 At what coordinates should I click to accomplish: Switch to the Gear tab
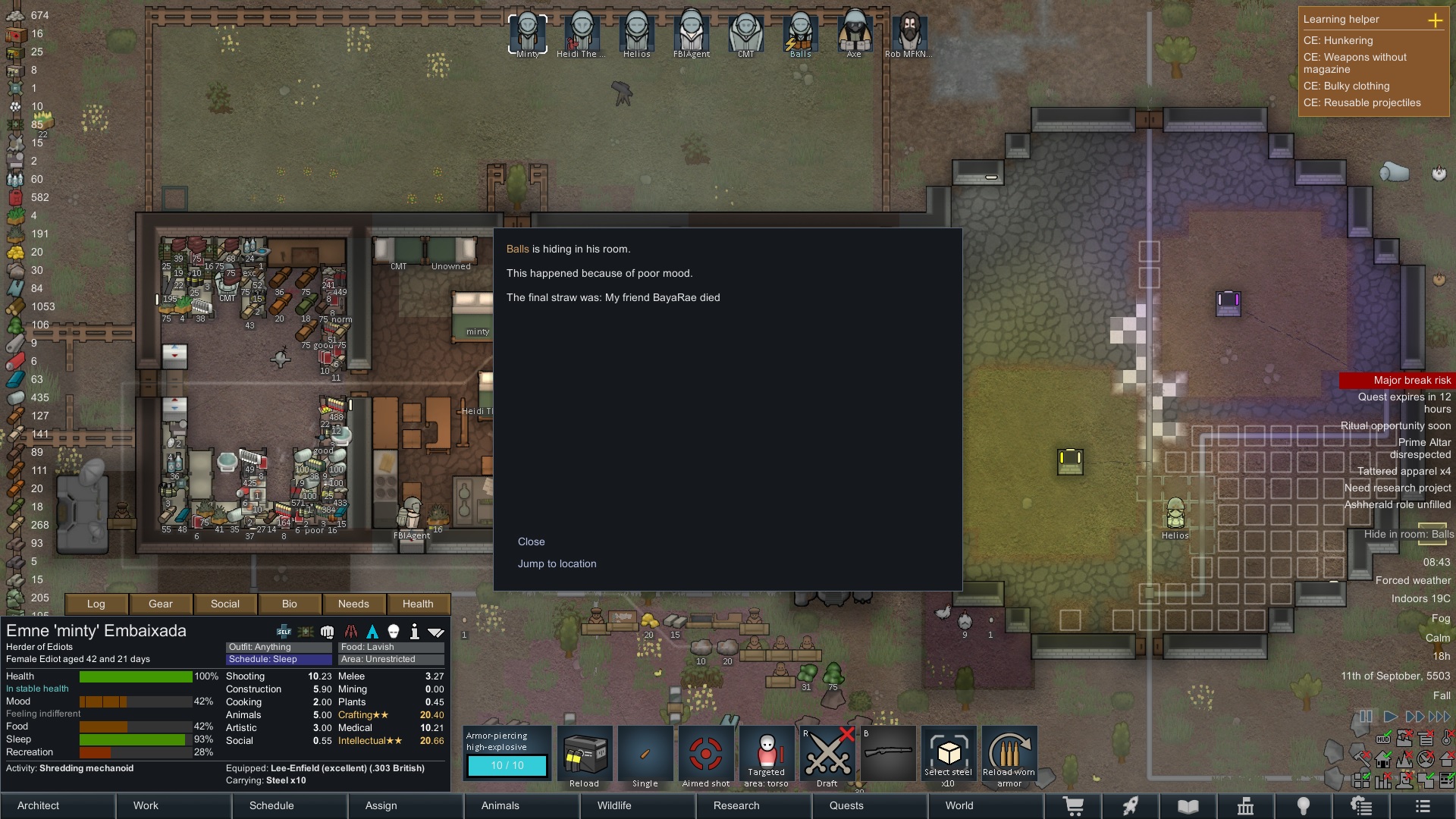coord(160,604)
